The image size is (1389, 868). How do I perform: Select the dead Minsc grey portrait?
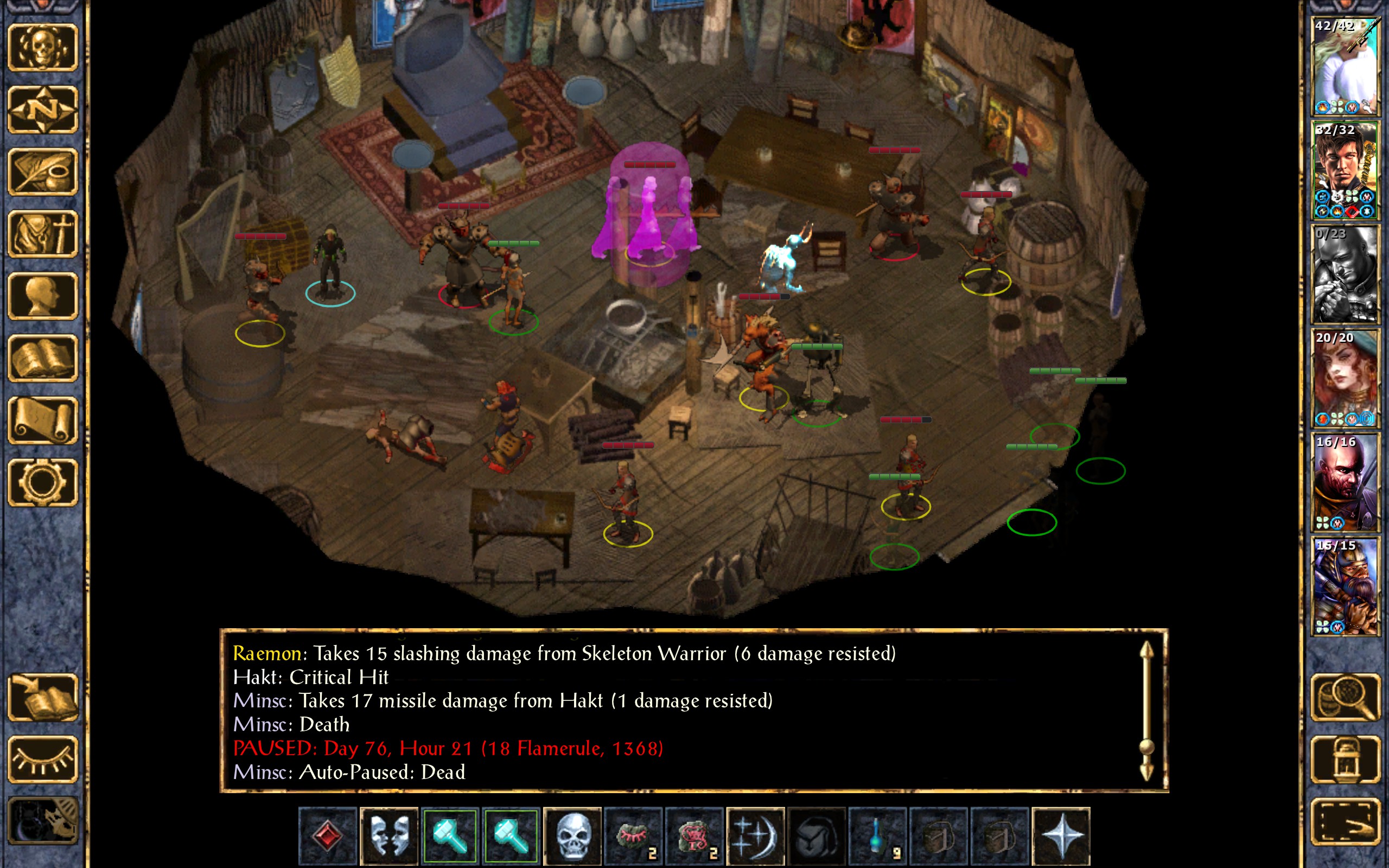(x=1344, y=275)
